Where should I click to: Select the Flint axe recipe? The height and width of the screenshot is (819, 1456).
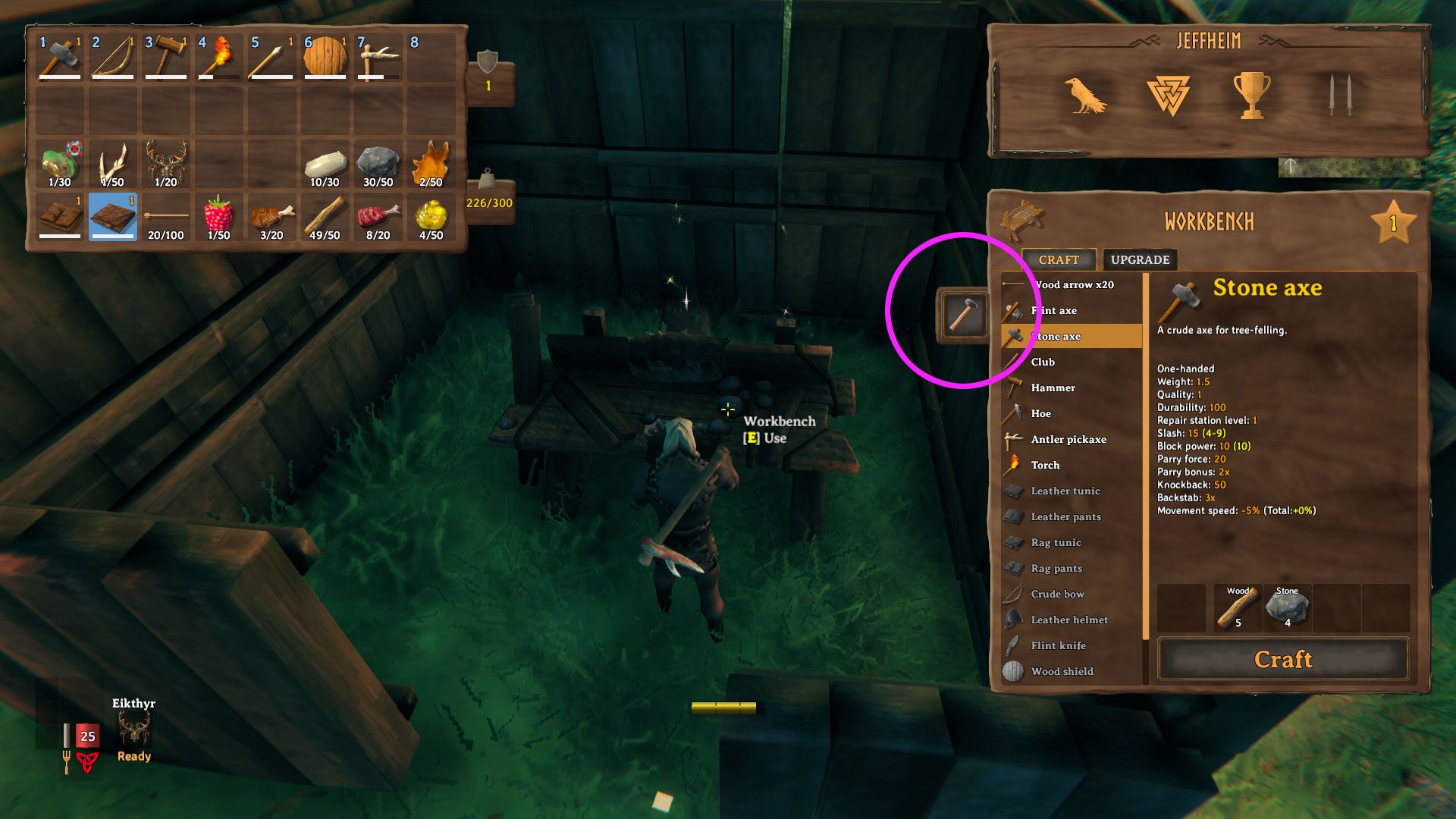[x=1058, y=310]
